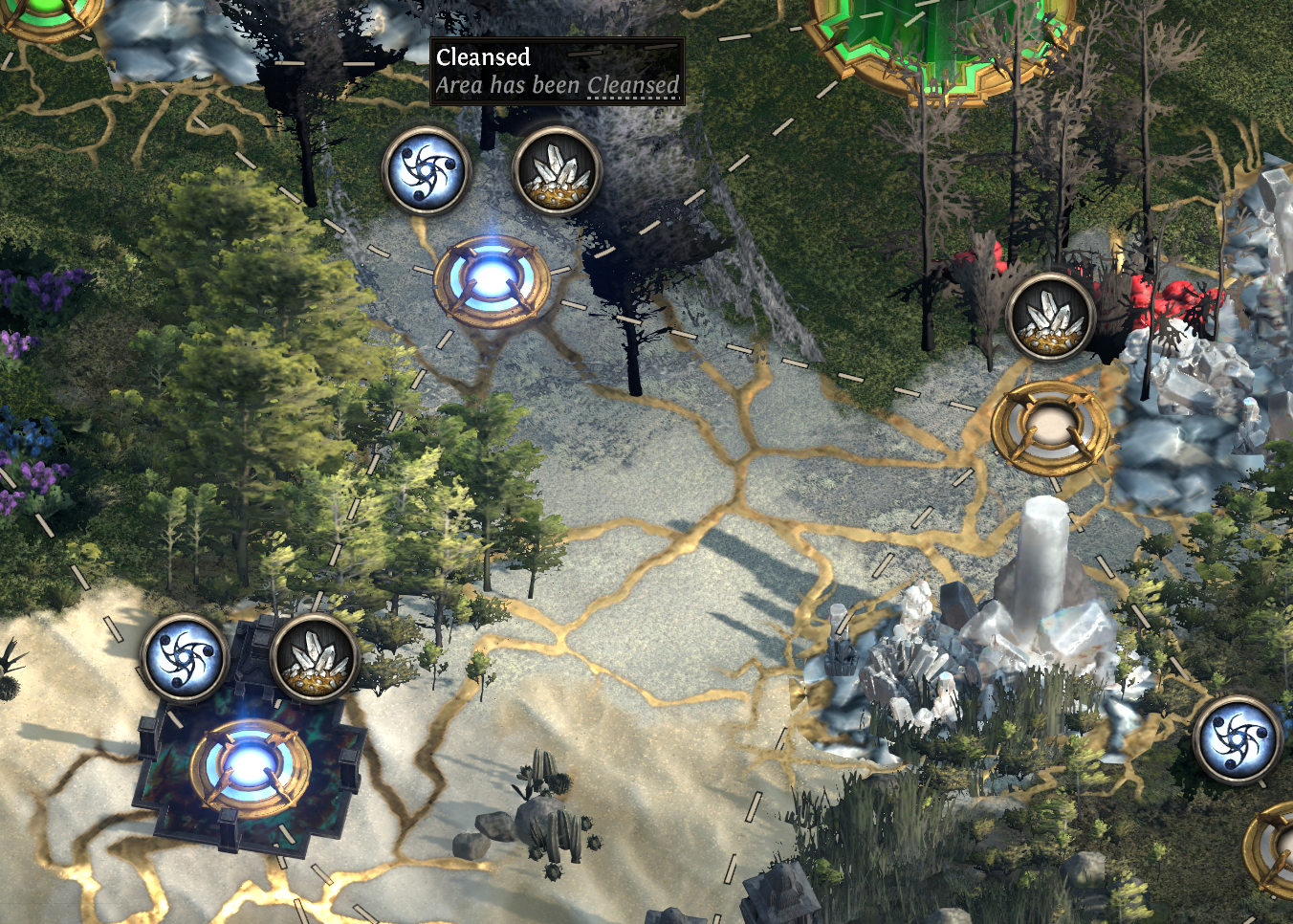
Task: Inspect the crystal icon next to the red bushes
Action: point(1050,316)
